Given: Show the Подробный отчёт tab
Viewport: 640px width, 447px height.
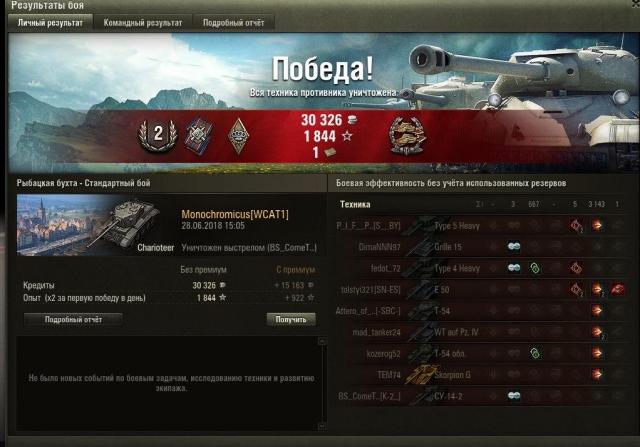Looking at the screenshot, I should click(233, 22).
